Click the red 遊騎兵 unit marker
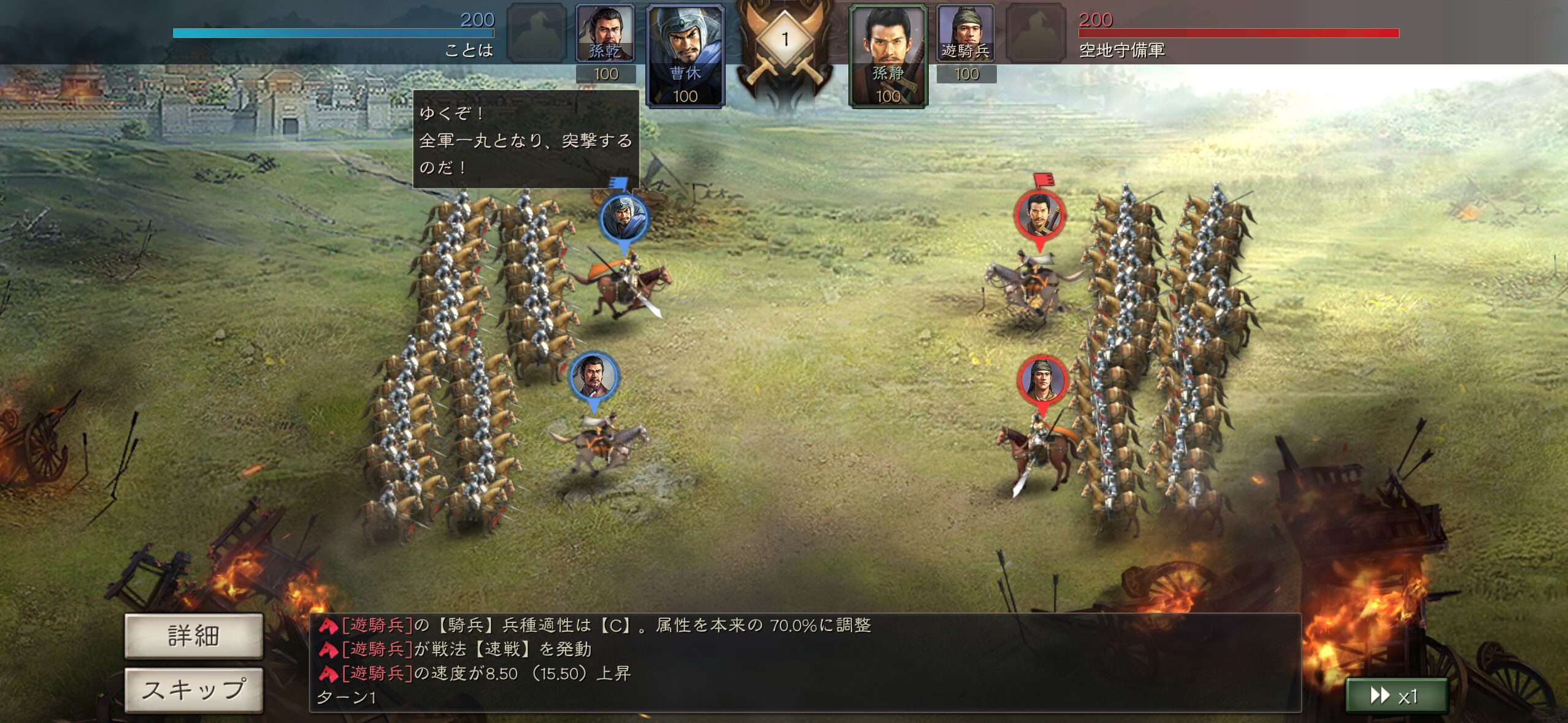The height and width of the screenshot is (723, 1568). coord(1042,380)
